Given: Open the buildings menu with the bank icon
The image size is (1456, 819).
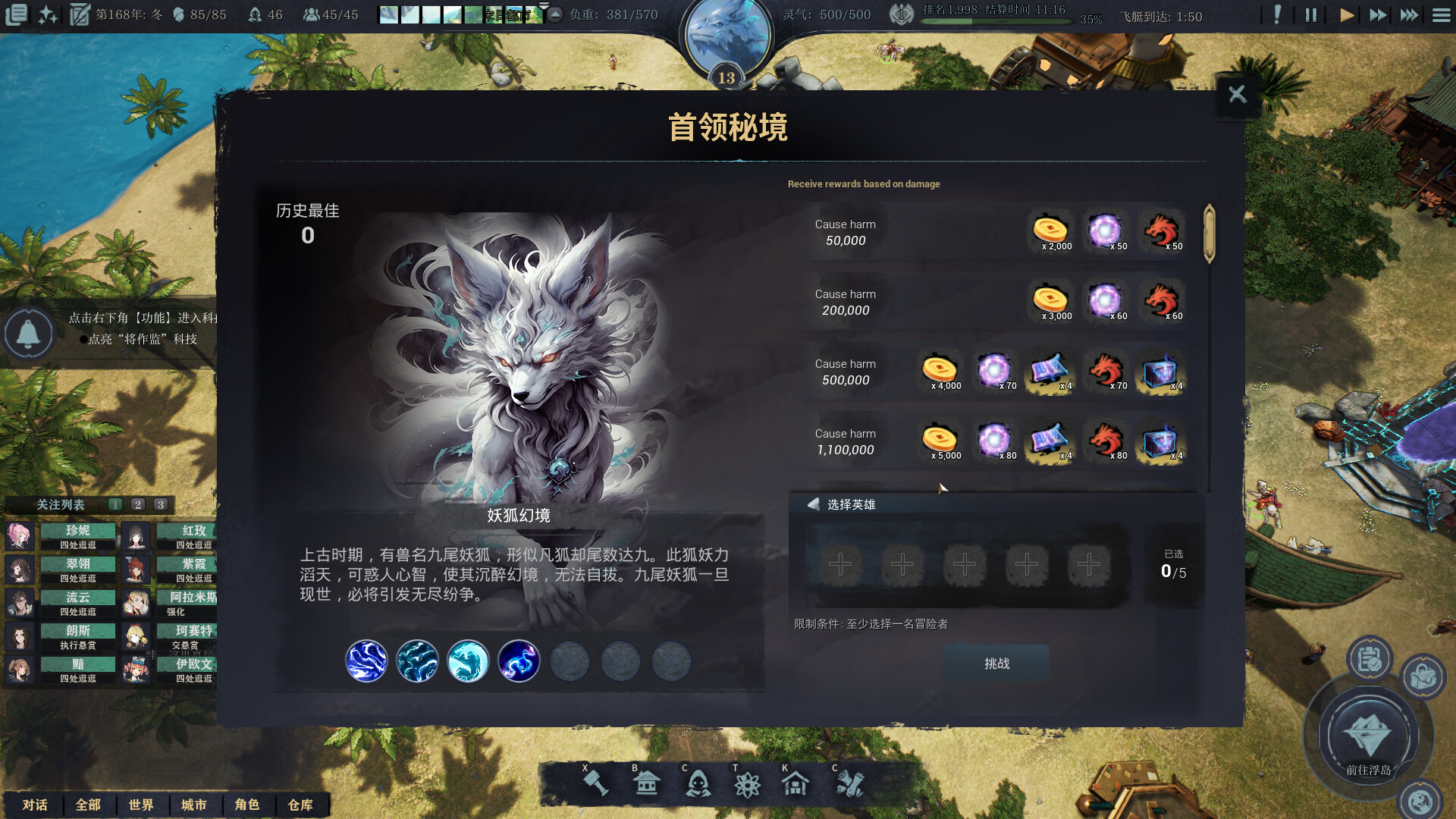Looking at the screenshot, I should [646, 783].
